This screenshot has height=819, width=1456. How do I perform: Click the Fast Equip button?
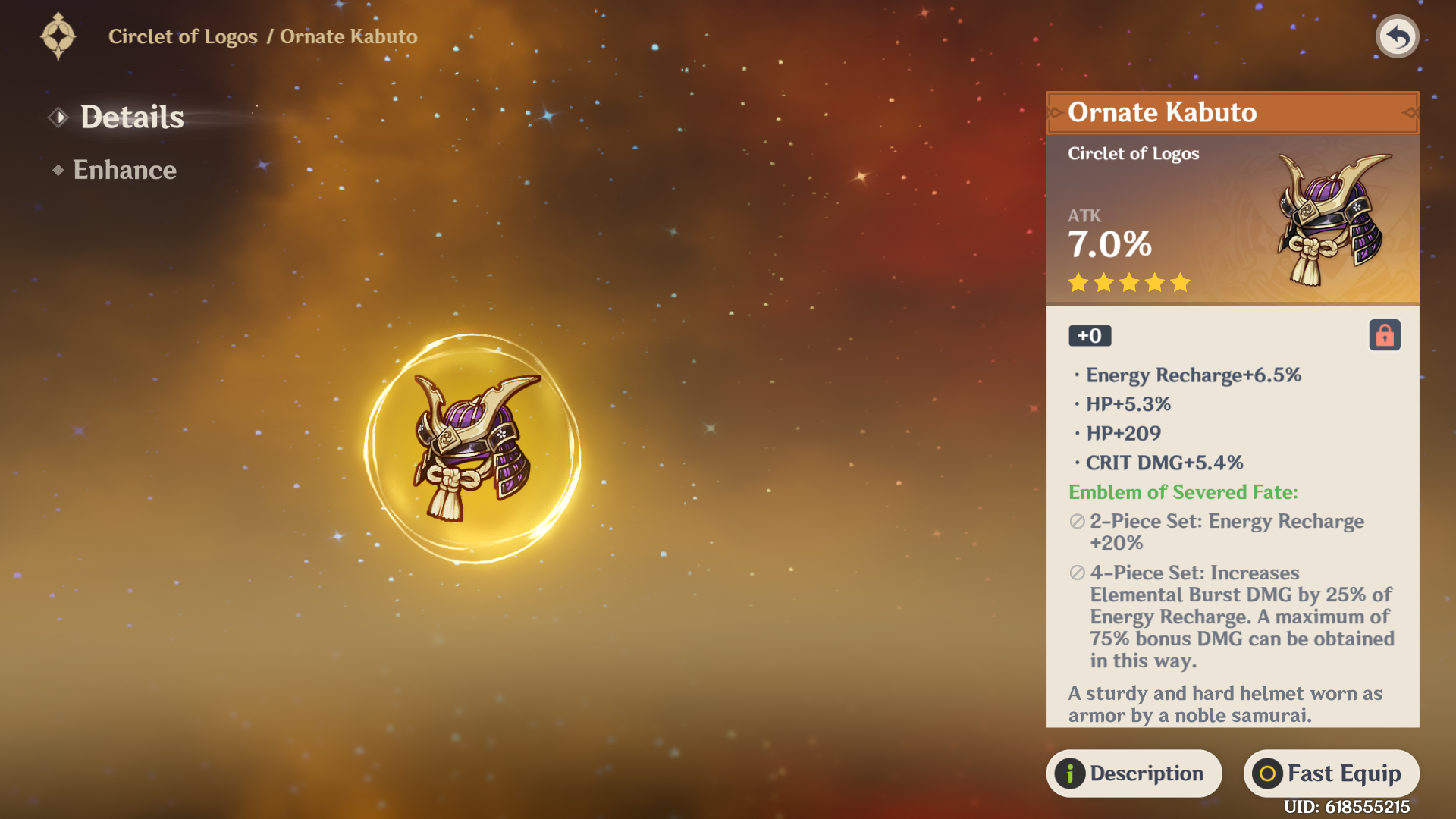pyautogui.click(x=1331, y=773)
